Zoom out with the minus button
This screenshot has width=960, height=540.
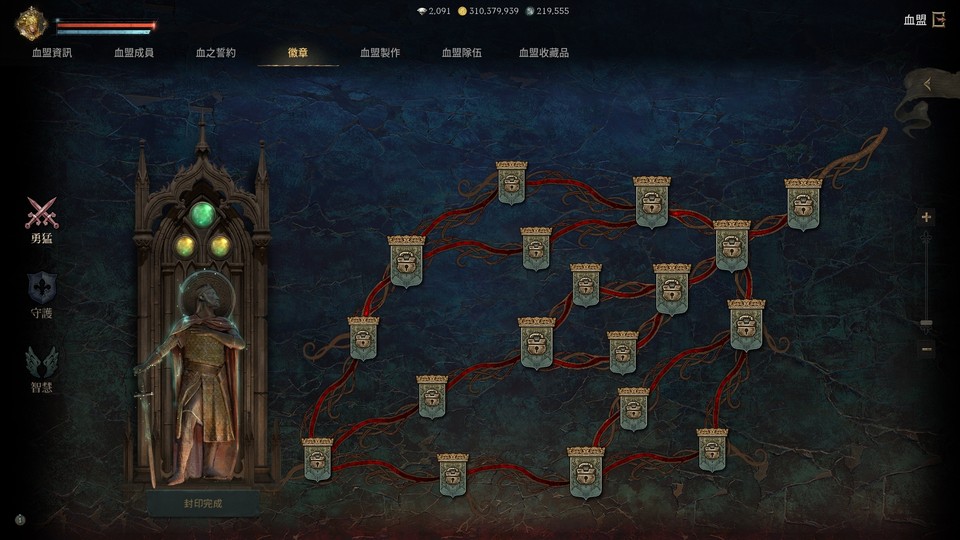pos(926,349)
